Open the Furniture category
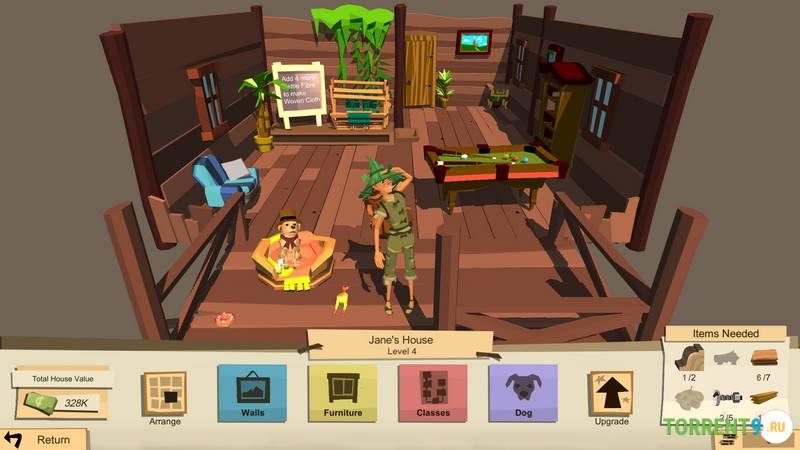800x450 pixels. [x=342, y=392]
